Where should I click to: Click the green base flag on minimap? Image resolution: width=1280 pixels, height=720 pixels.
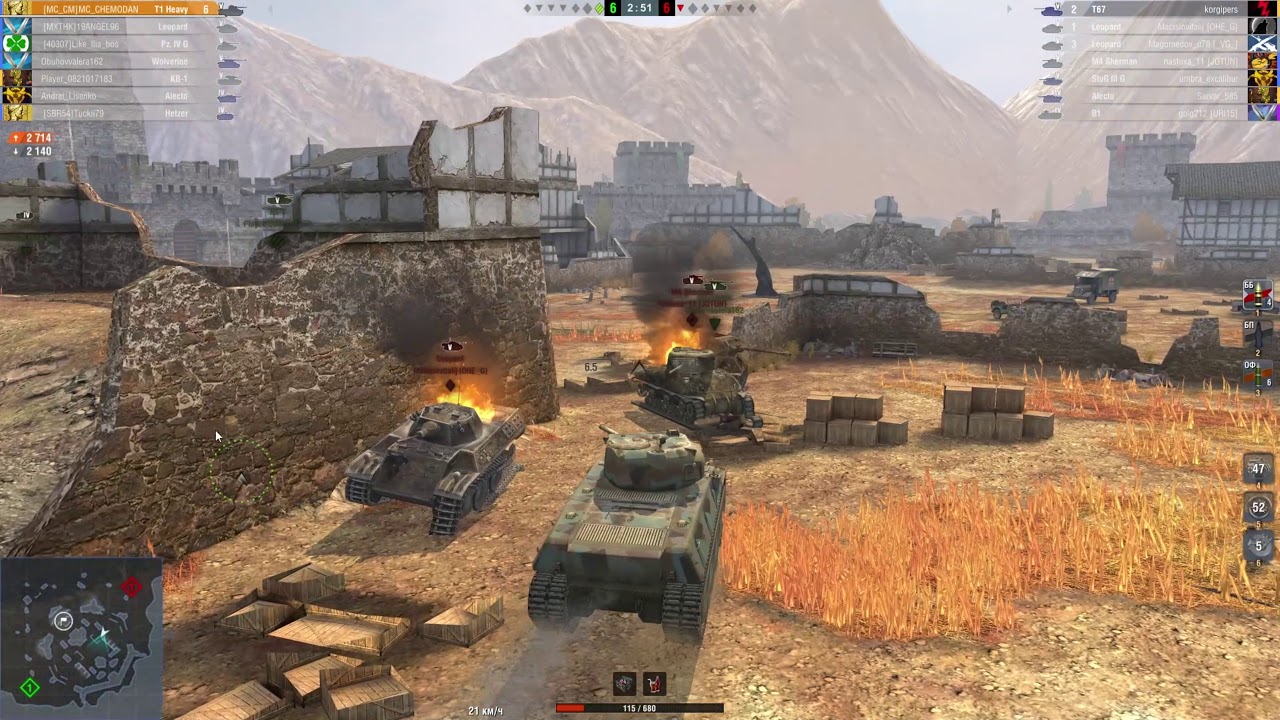pyautogui.click(x=30, y=688)
